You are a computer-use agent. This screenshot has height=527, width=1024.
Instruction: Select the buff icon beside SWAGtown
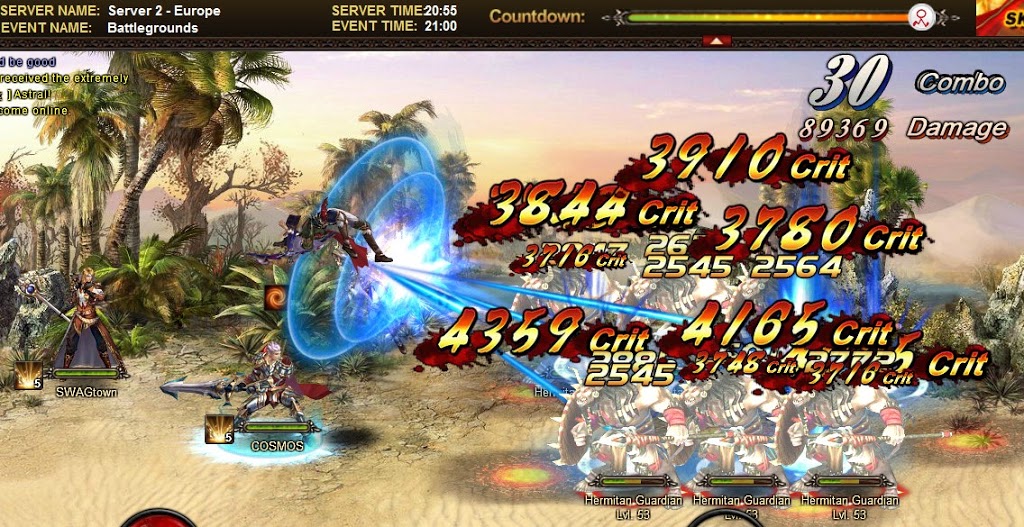pos(28,375)
